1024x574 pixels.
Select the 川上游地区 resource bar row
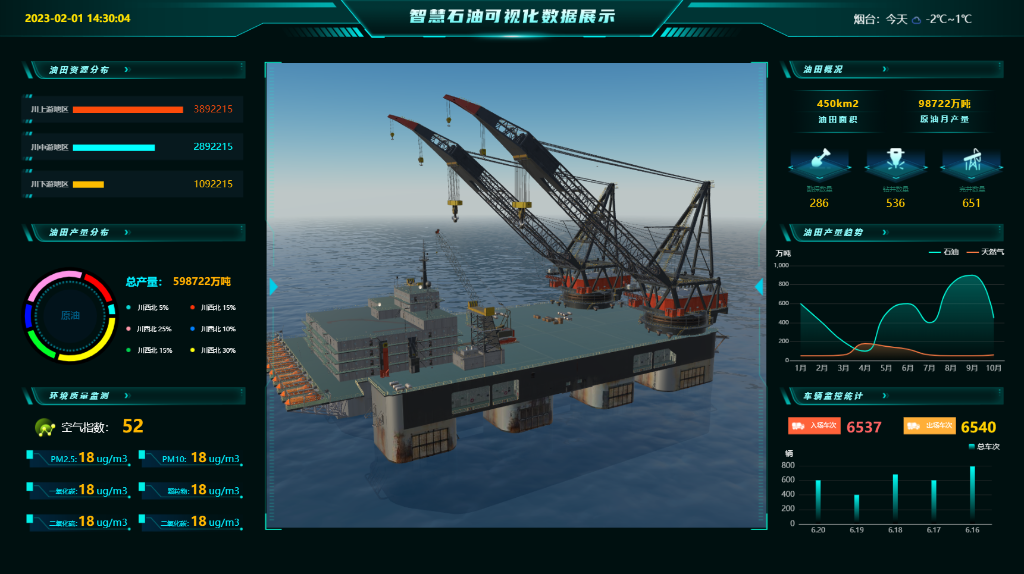click(132, 109)
